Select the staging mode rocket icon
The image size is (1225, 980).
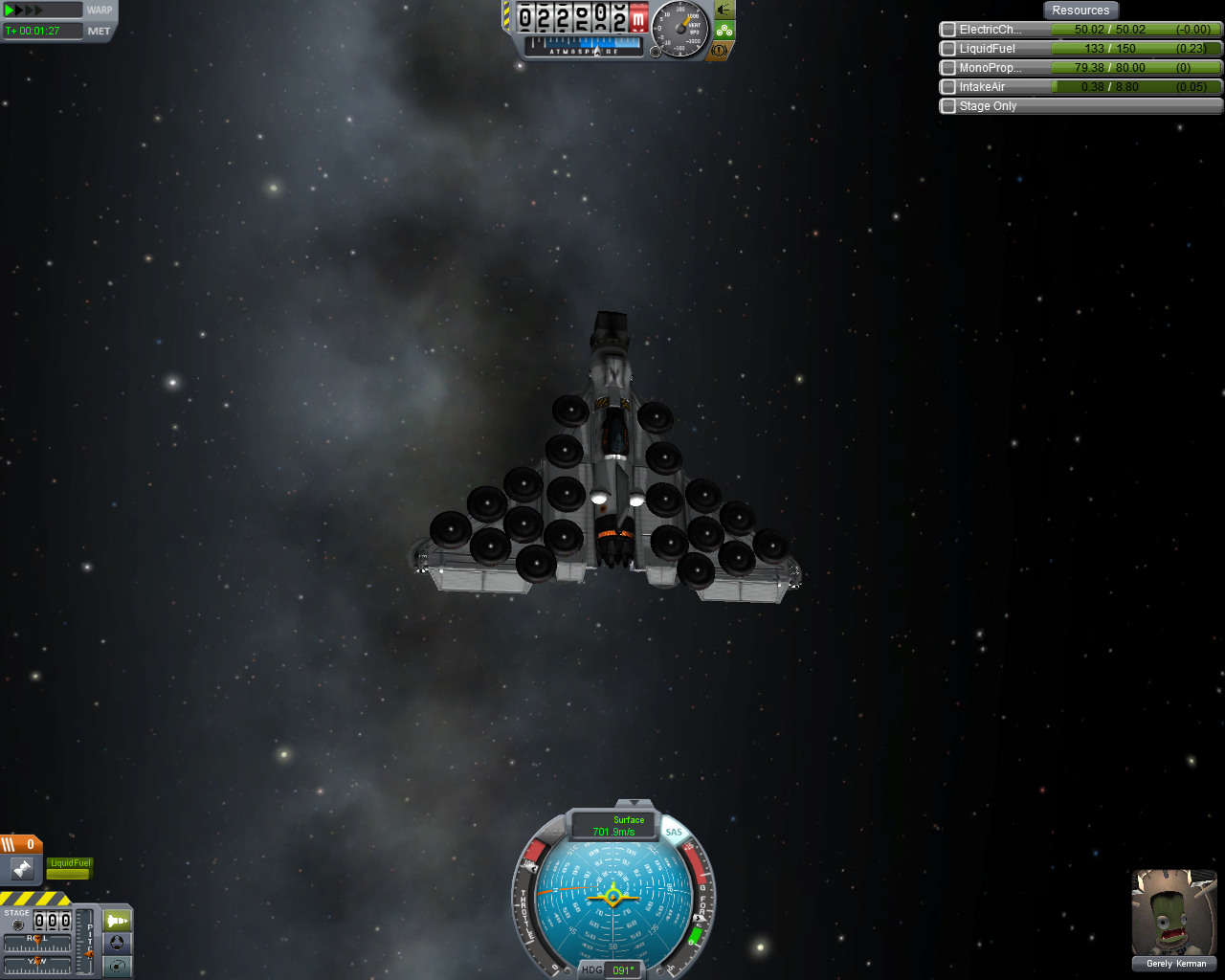pyautogui.click(x=117, y=921)
